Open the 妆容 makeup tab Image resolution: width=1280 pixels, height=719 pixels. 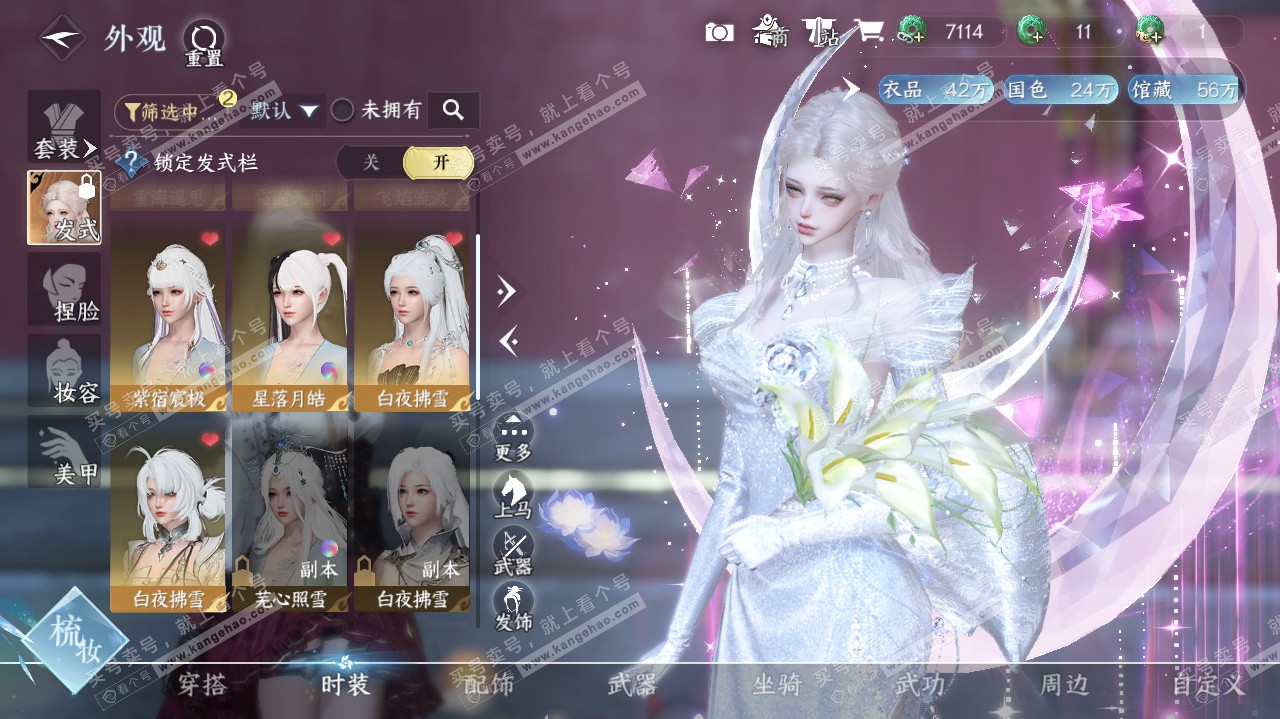coord(64,371)
